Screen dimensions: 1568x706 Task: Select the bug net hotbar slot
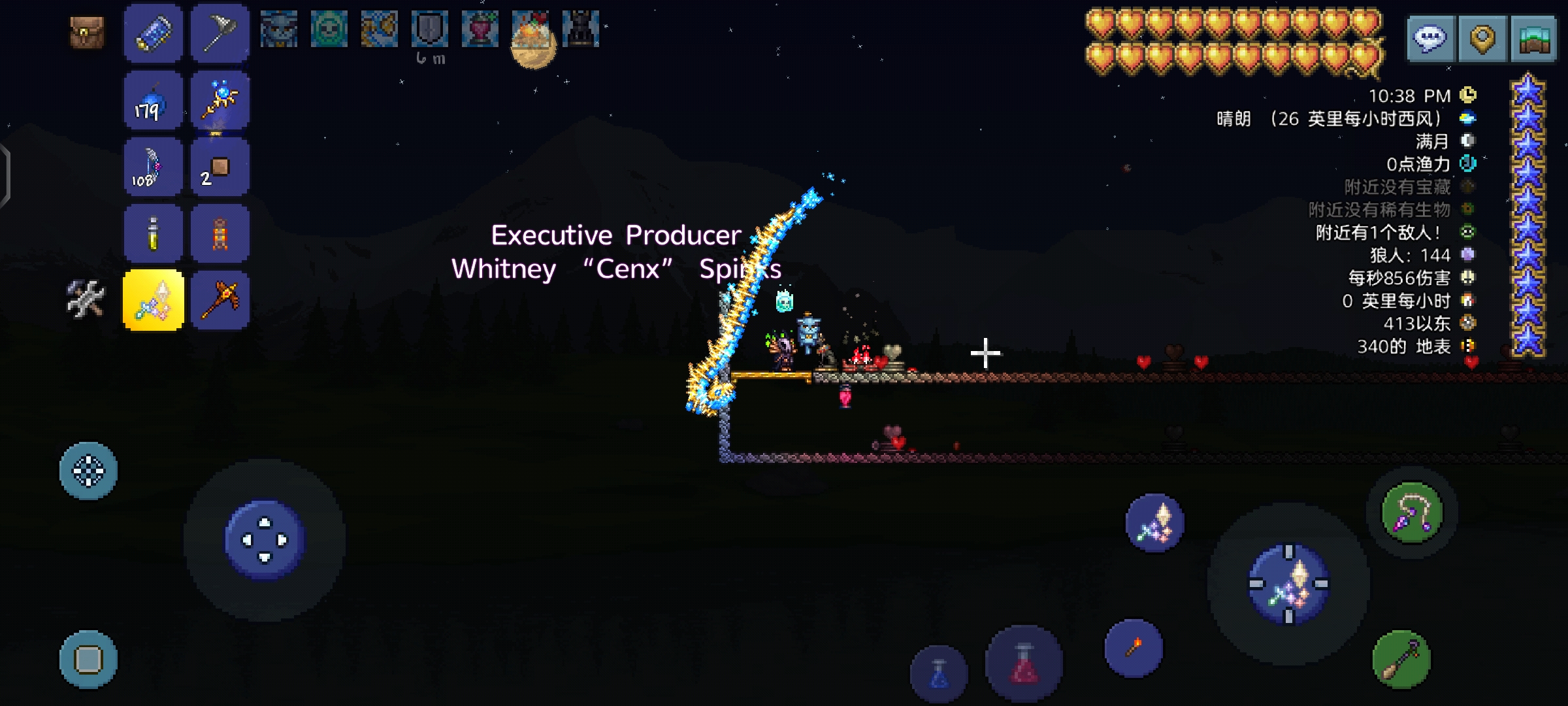pos(220,33)
